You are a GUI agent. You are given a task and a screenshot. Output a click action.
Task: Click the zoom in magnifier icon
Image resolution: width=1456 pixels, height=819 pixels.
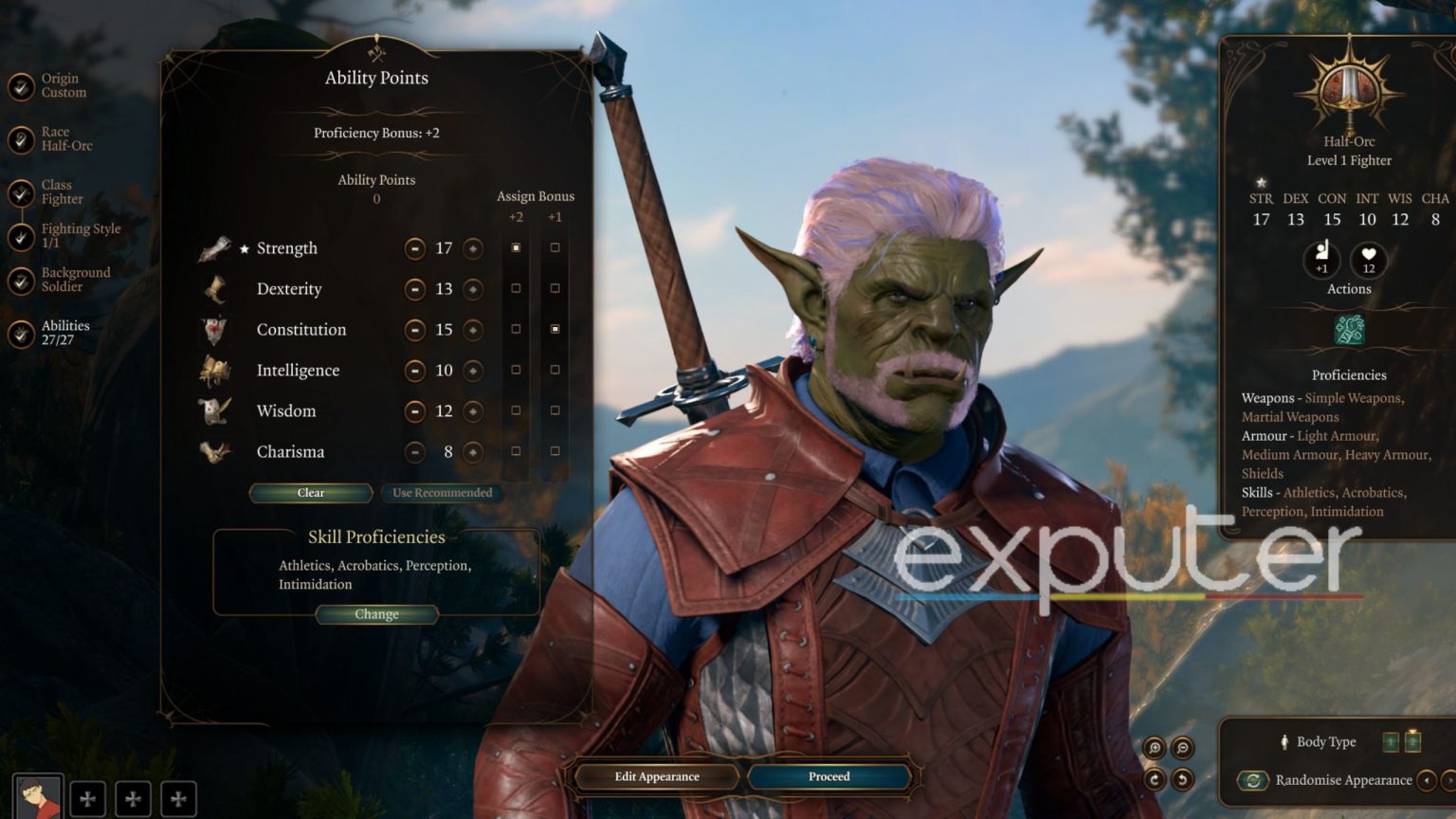click(1155, 748)
